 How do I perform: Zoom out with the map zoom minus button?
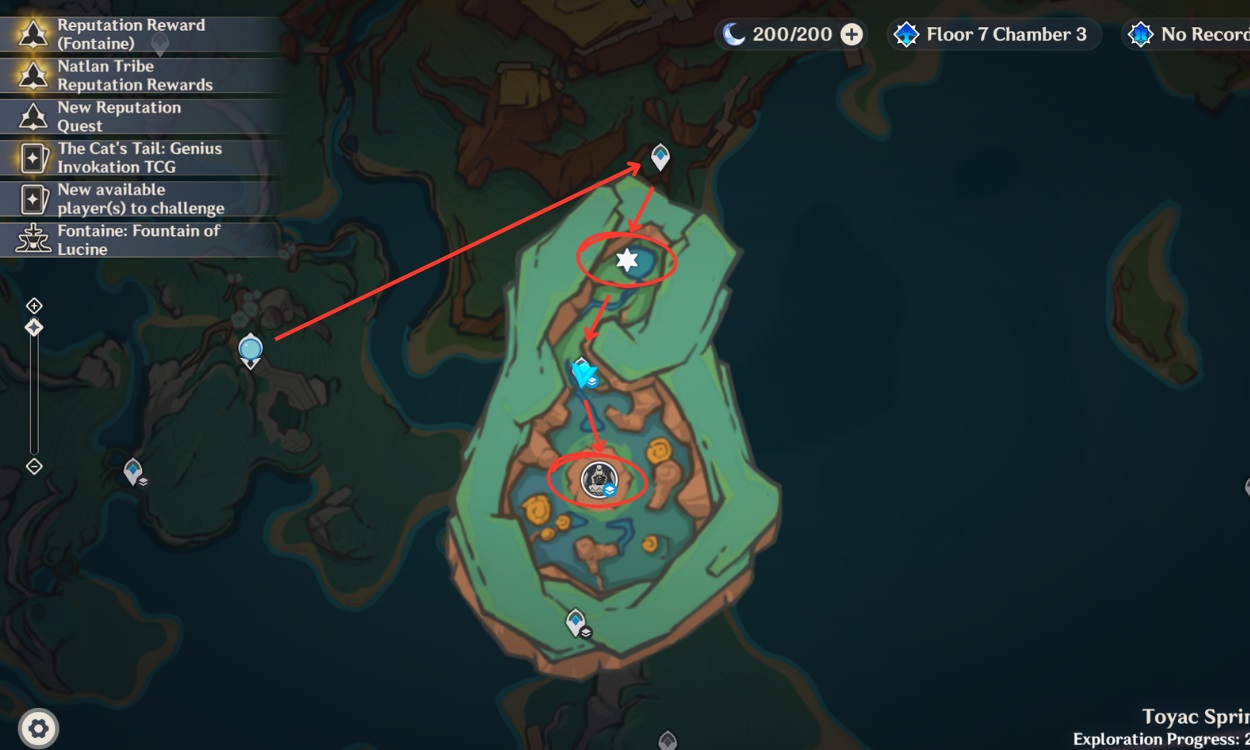coord(34,466)
